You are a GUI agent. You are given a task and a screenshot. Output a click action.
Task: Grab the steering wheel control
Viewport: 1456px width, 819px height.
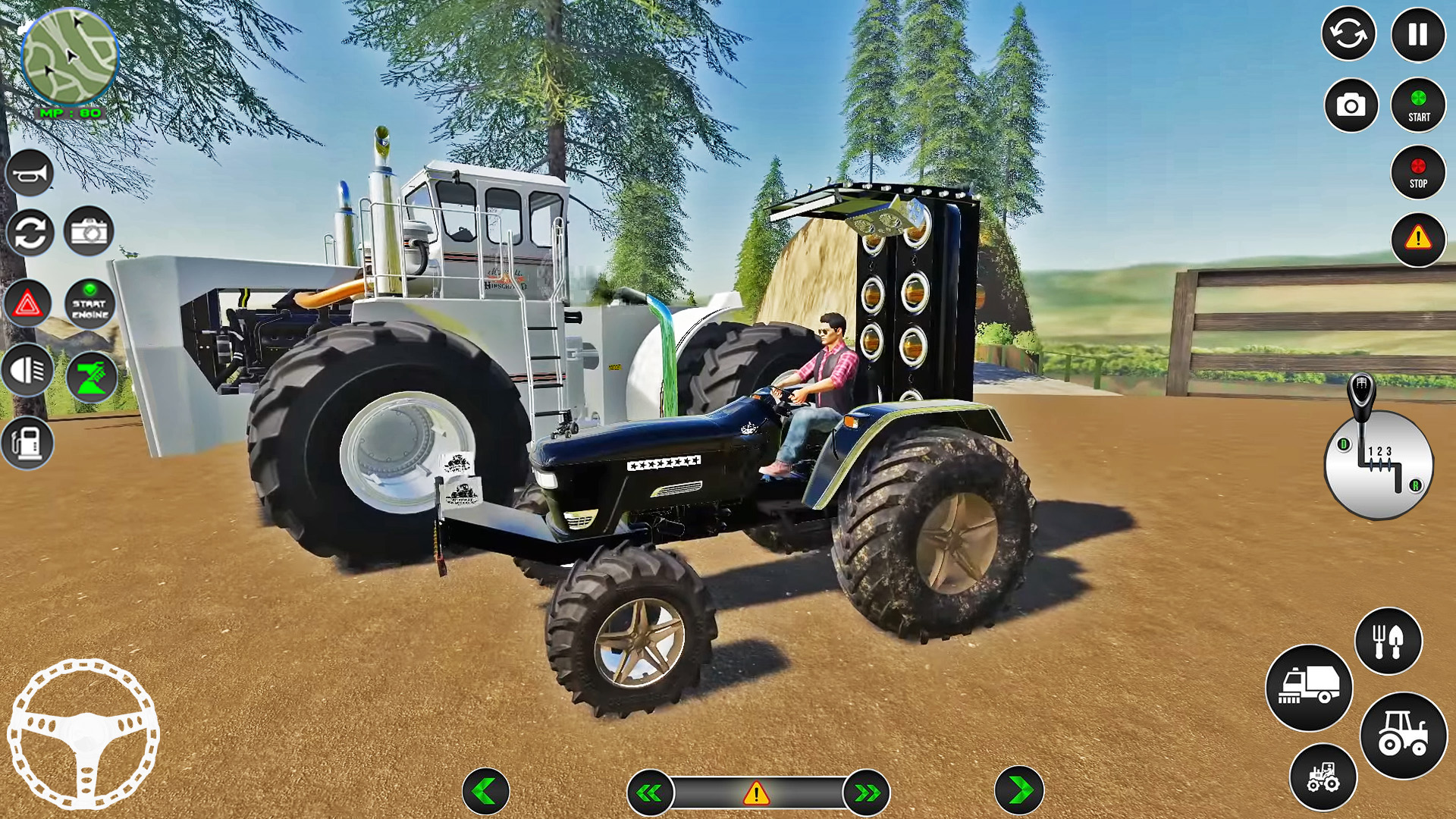83,733
